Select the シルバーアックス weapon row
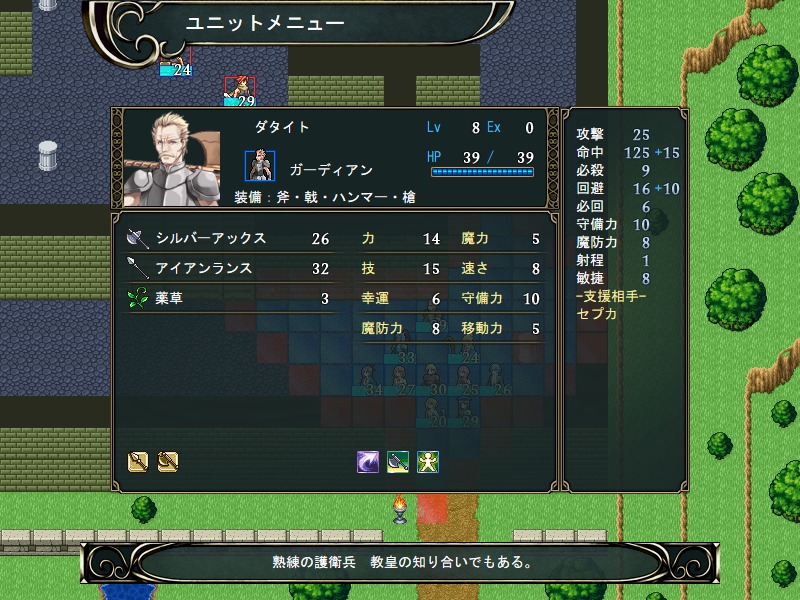The height and width of the screenshot is (600, 800). pyautogui.click(x=228, y=239)
